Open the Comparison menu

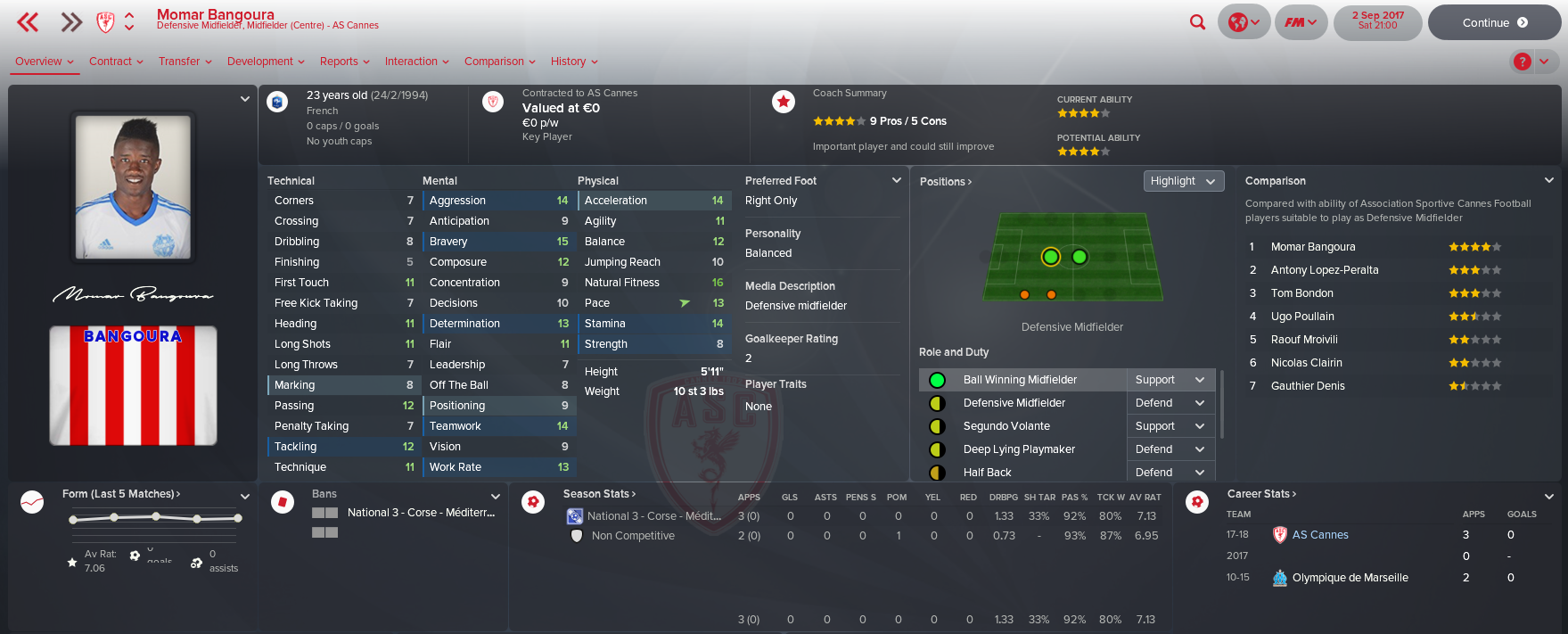pyautogui.click(x=499, y=62)
